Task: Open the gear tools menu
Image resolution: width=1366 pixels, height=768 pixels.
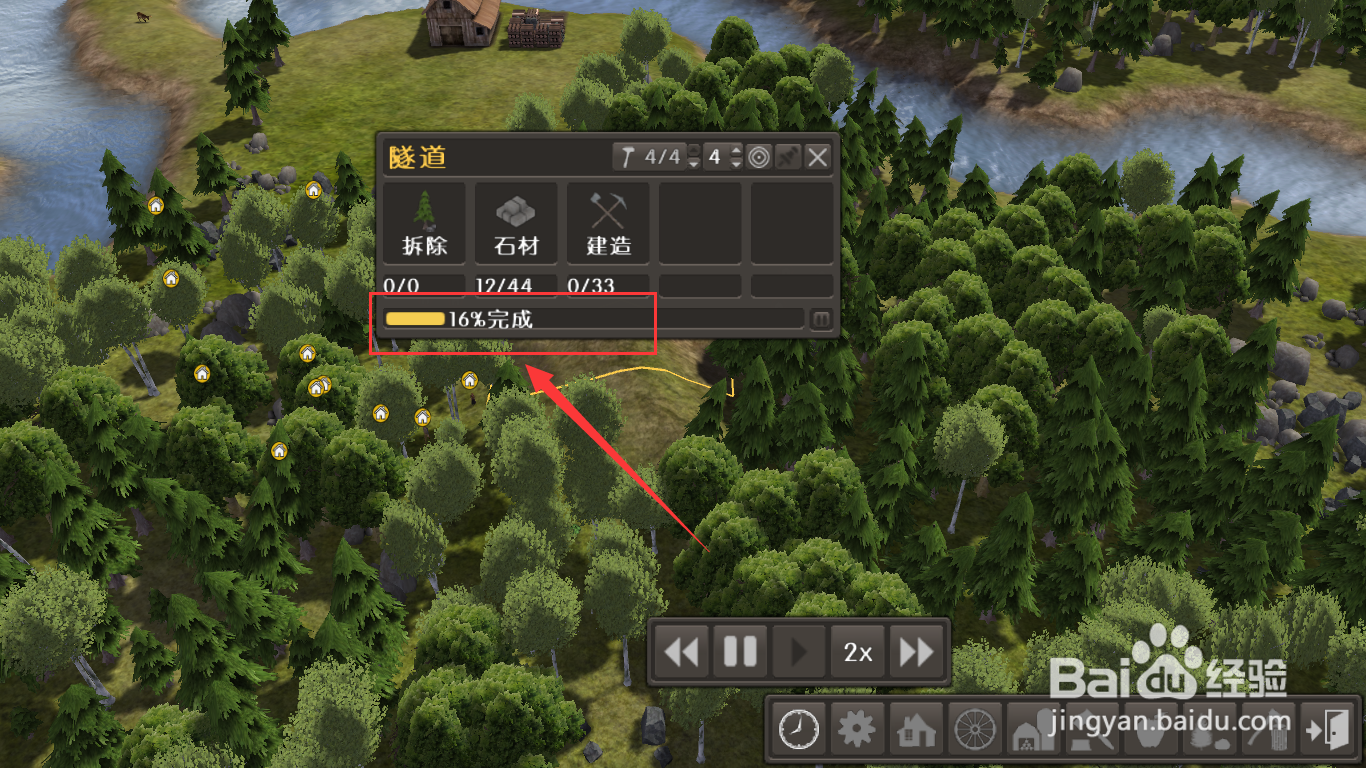Action: 856,729
